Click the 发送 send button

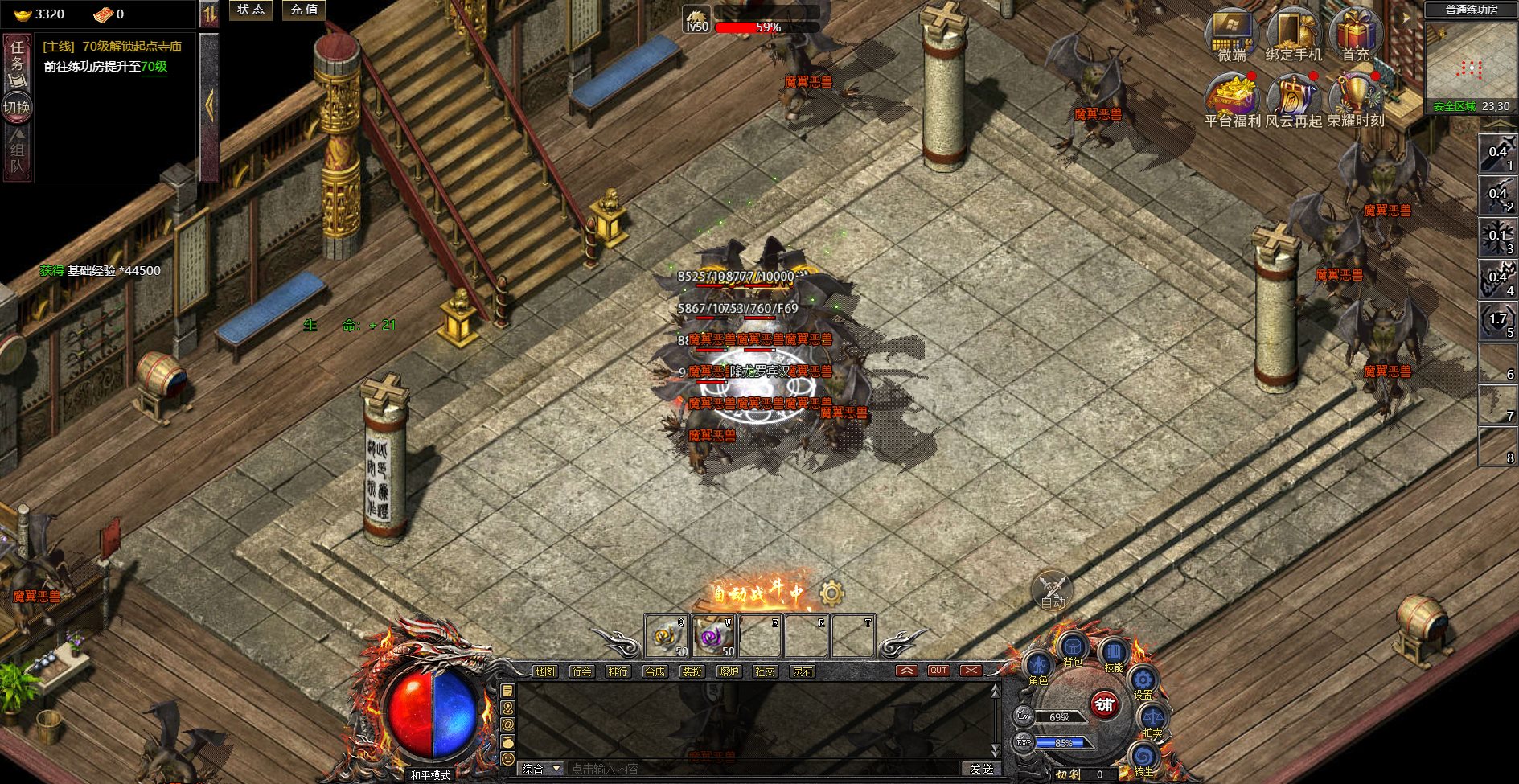pyautogui.click(x=981, y=770)
